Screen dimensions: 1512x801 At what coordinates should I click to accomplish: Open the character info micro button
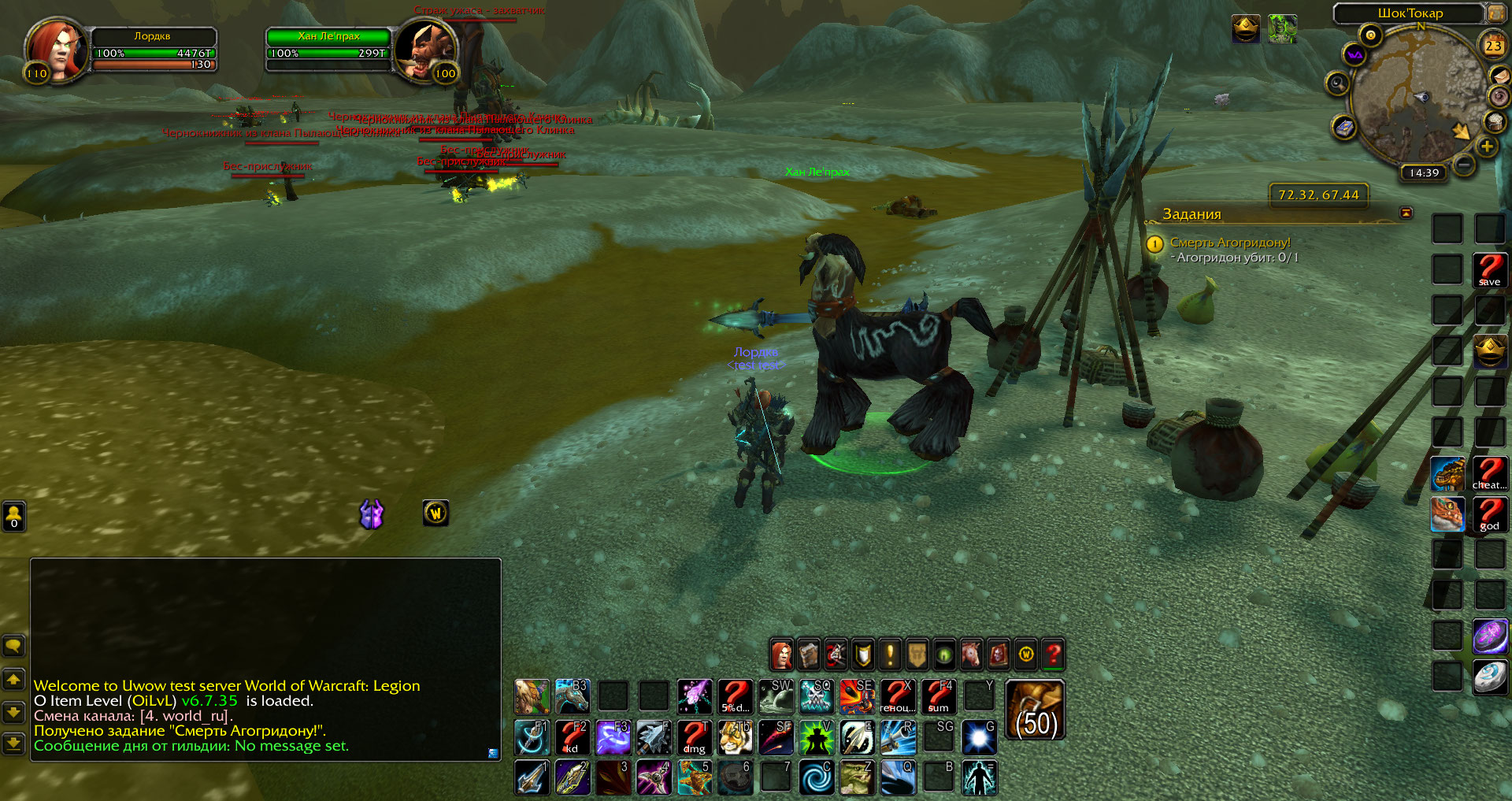coord(781,655)
